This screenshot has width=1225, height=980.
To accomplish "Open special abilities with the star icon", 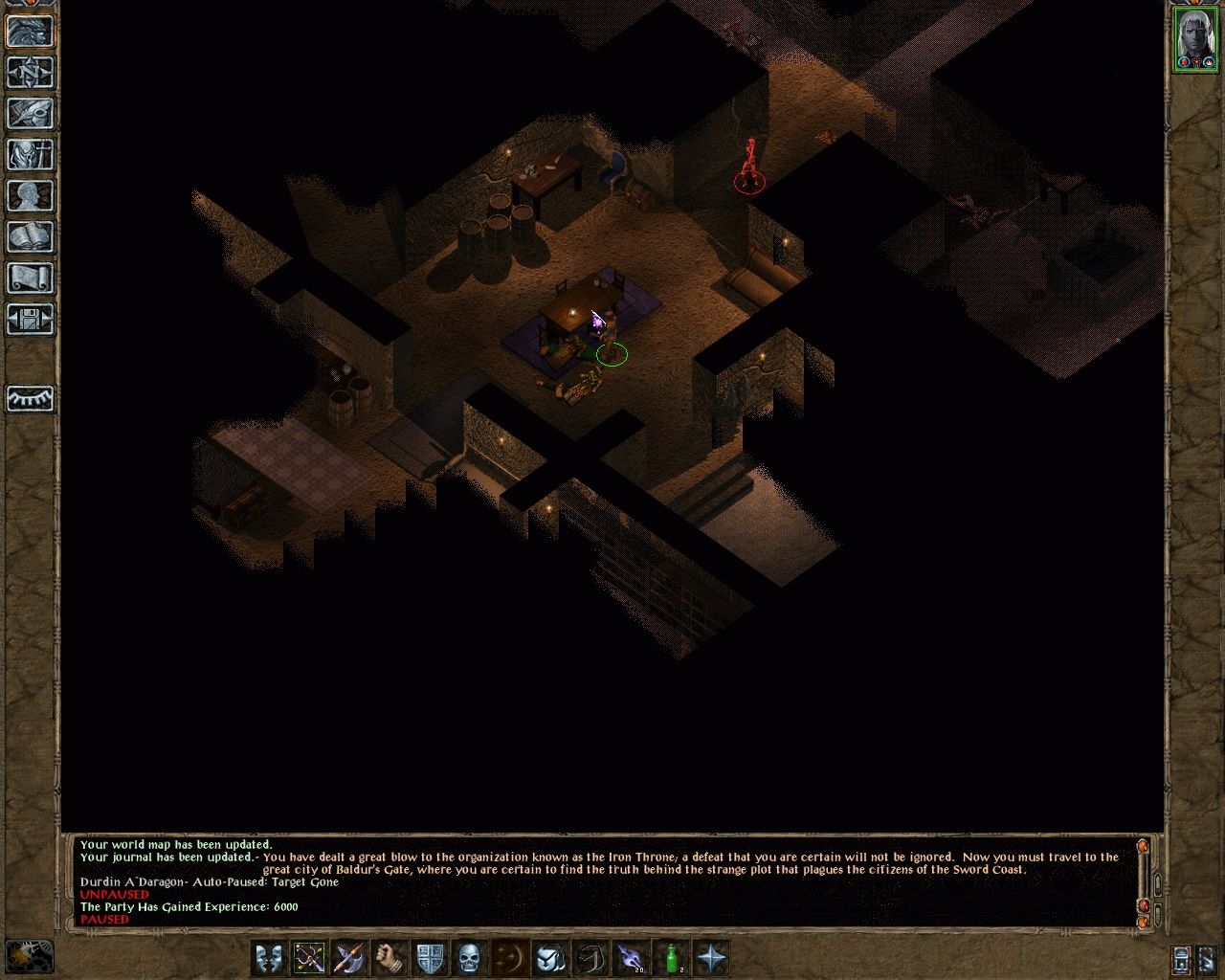I will tap(711, 957).
